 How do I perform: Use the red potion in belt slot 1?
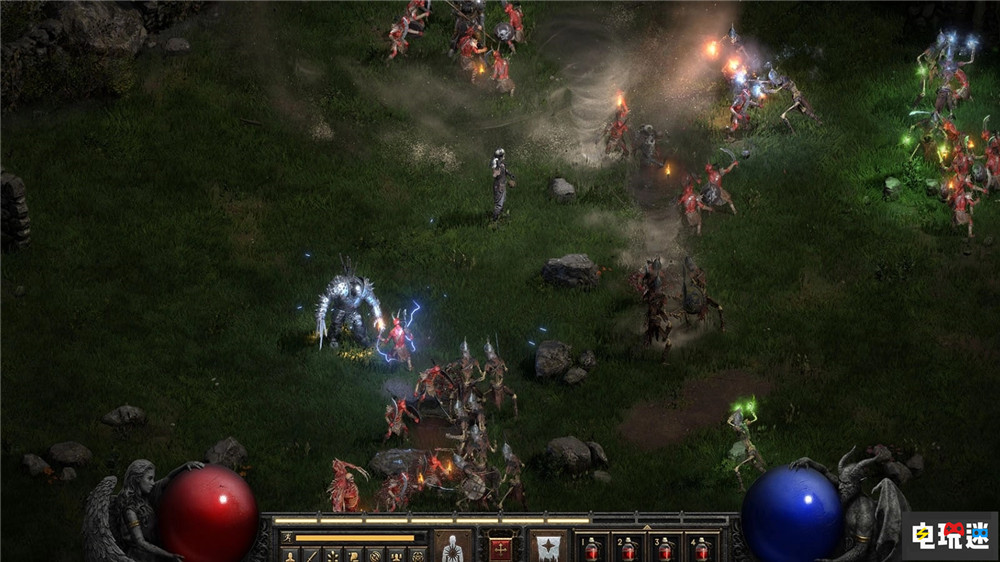click(592, 548)
